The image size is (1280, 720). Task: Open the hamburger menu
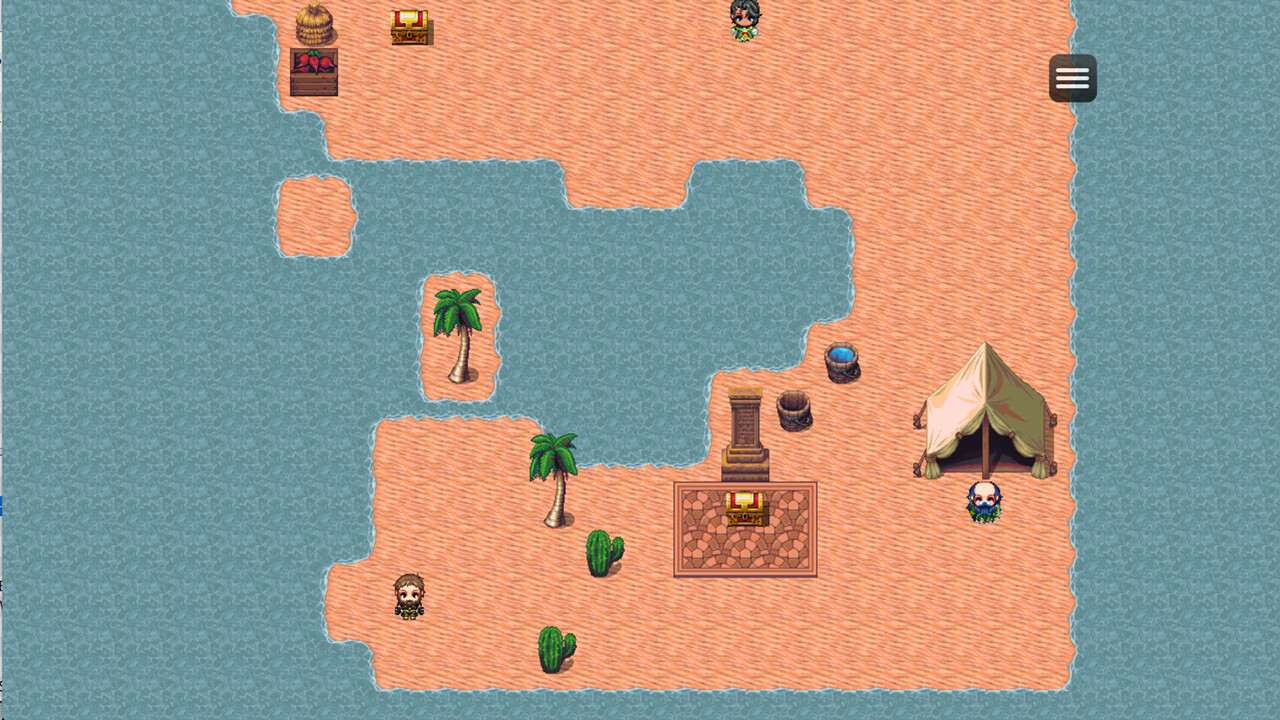click(x=1072, y=77)
